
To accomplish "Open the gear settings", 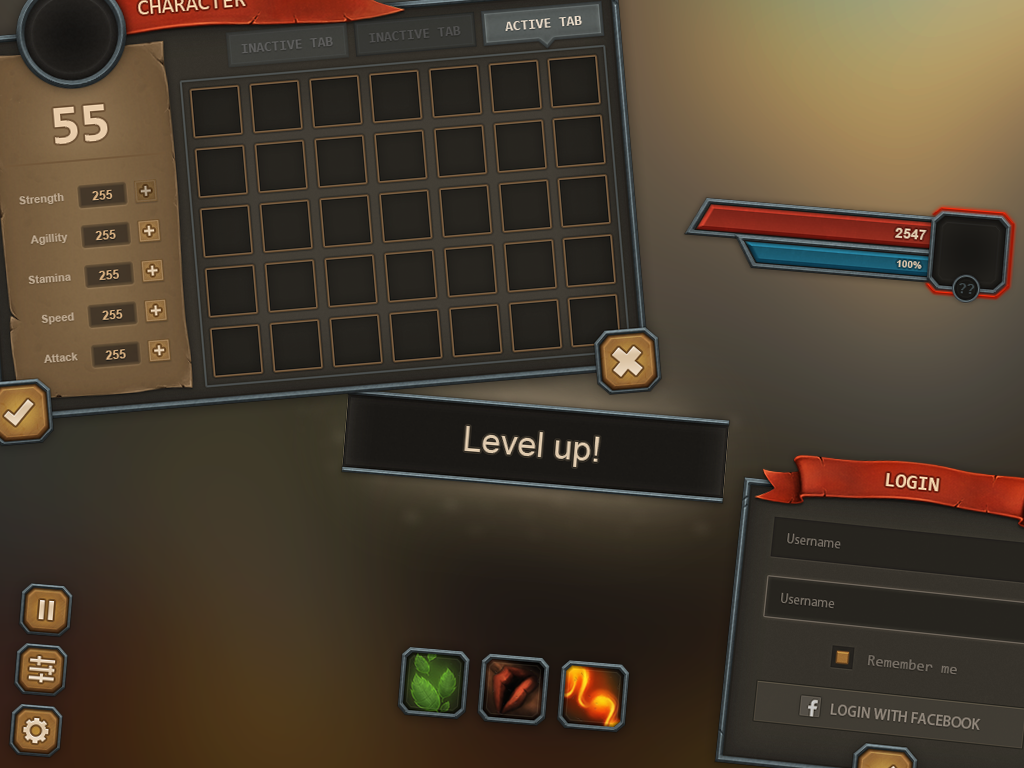I will tap(36, 730).
